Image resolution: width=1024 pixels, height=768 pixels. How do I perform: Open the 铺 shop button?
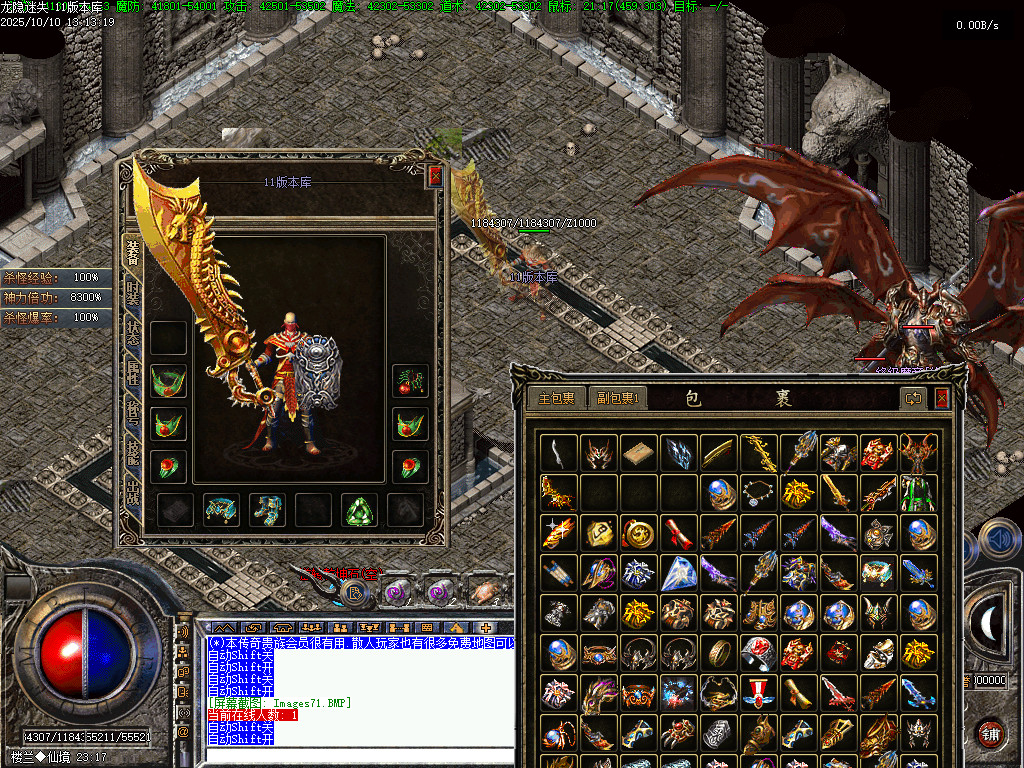click(990, 733)
